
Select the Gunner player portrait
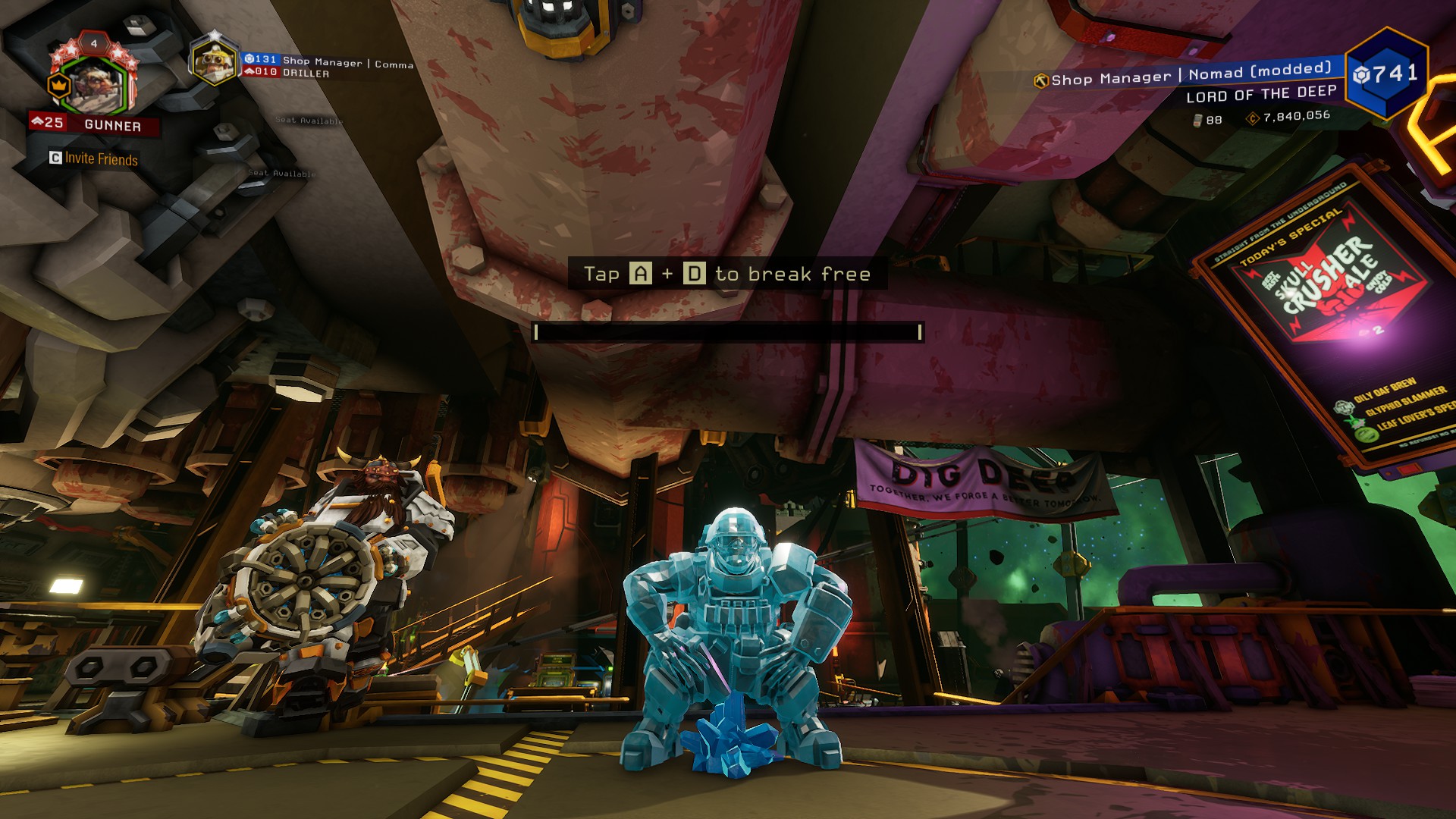pyautogui.click(x=93, y=83)
